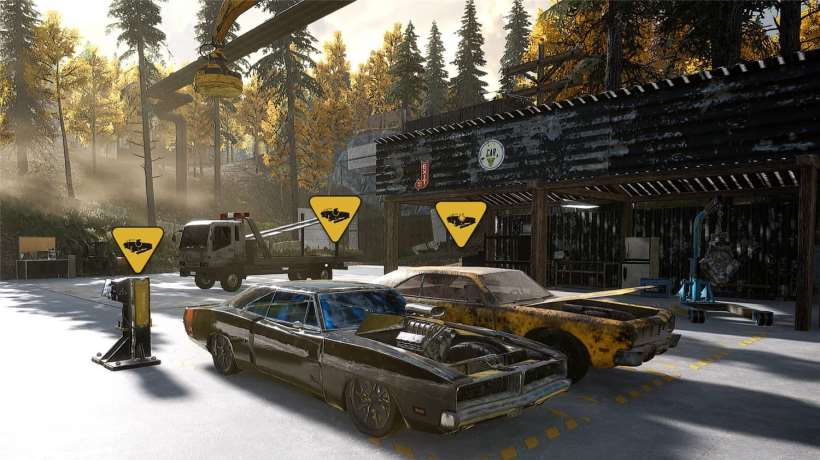Select the car marker above the tow truck

tap(335, 215)
